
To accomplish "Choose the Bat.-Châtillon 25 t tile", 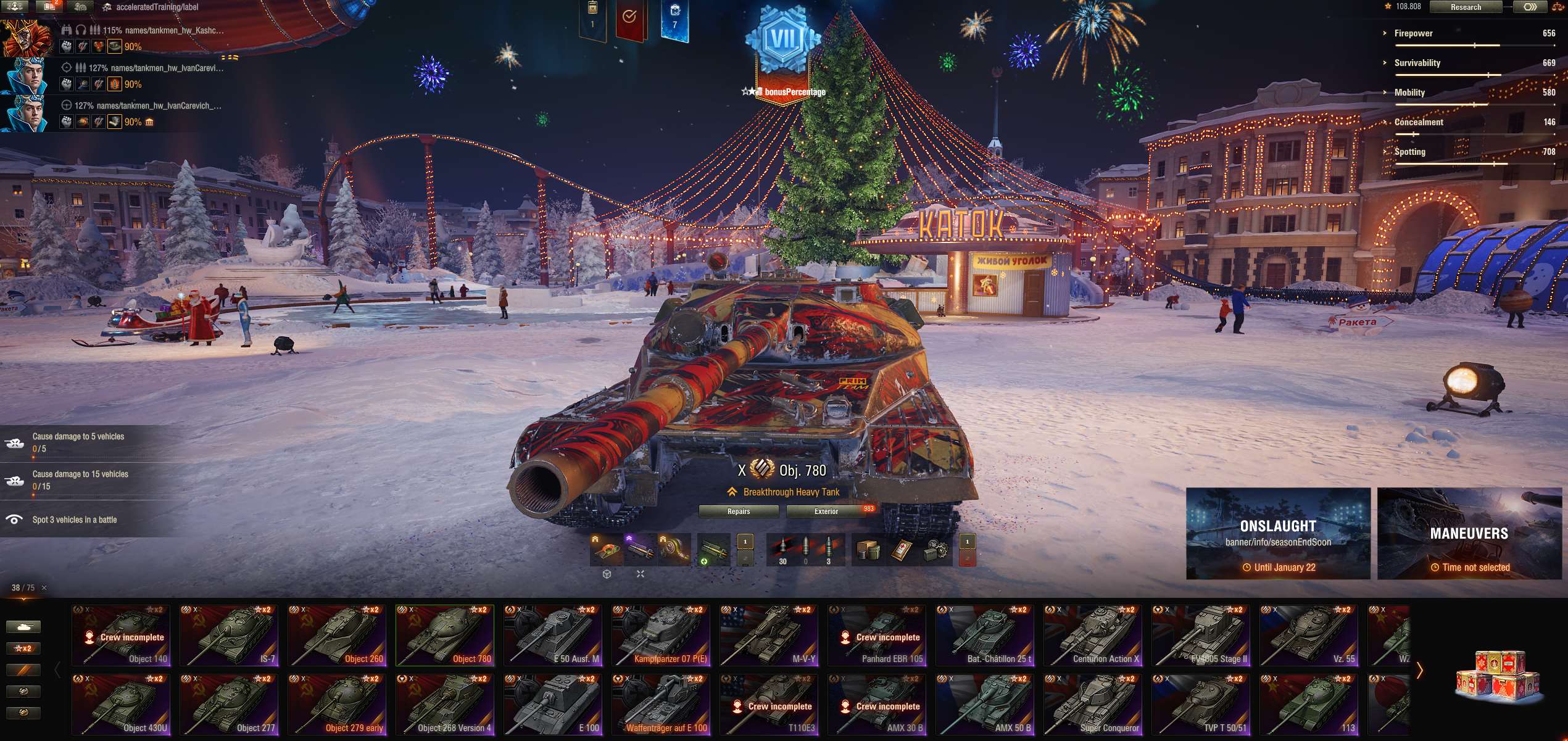I will click(x=985, y=635).
